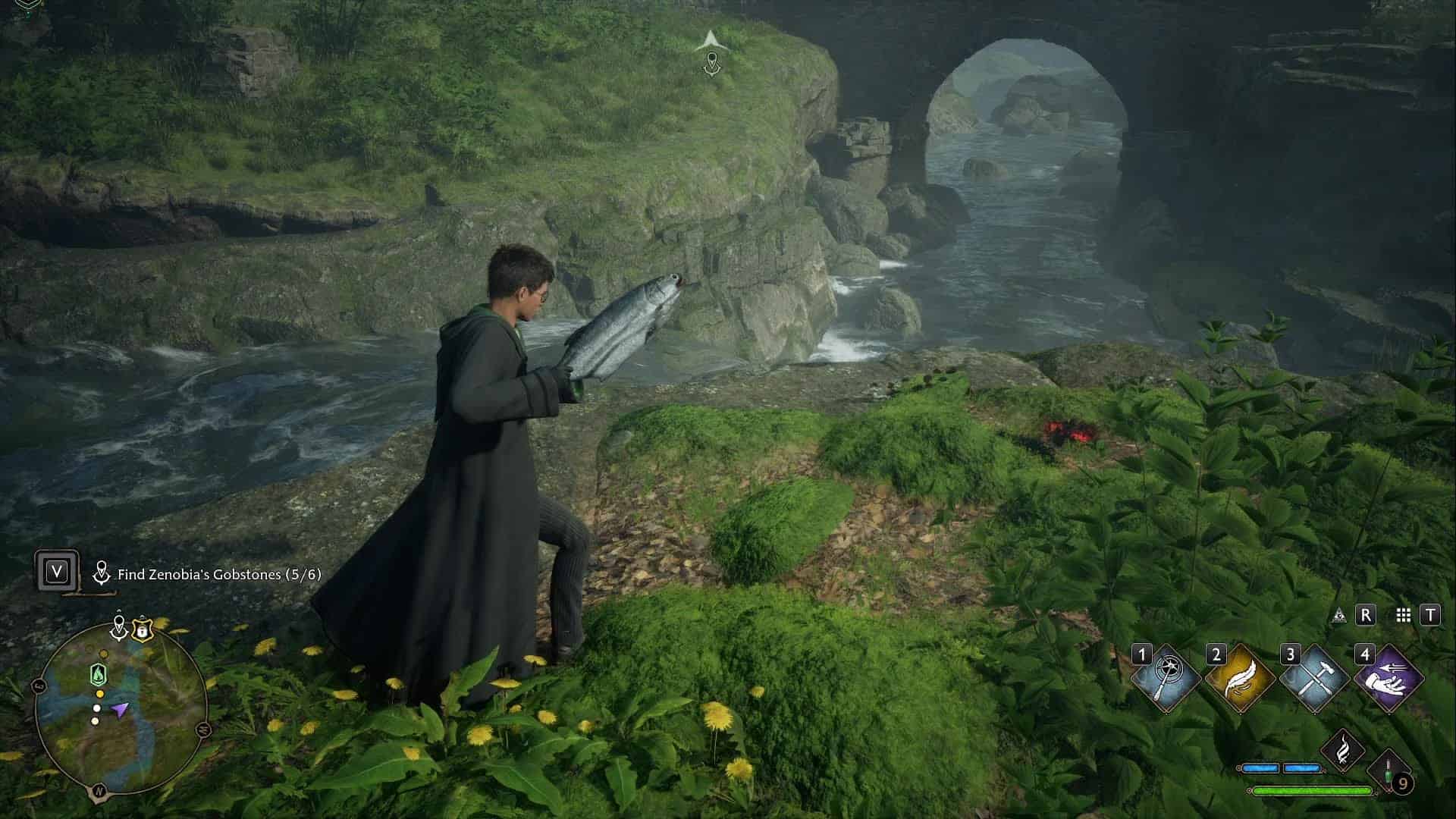Click the white quest pin on minimap rim

point(119,626)
